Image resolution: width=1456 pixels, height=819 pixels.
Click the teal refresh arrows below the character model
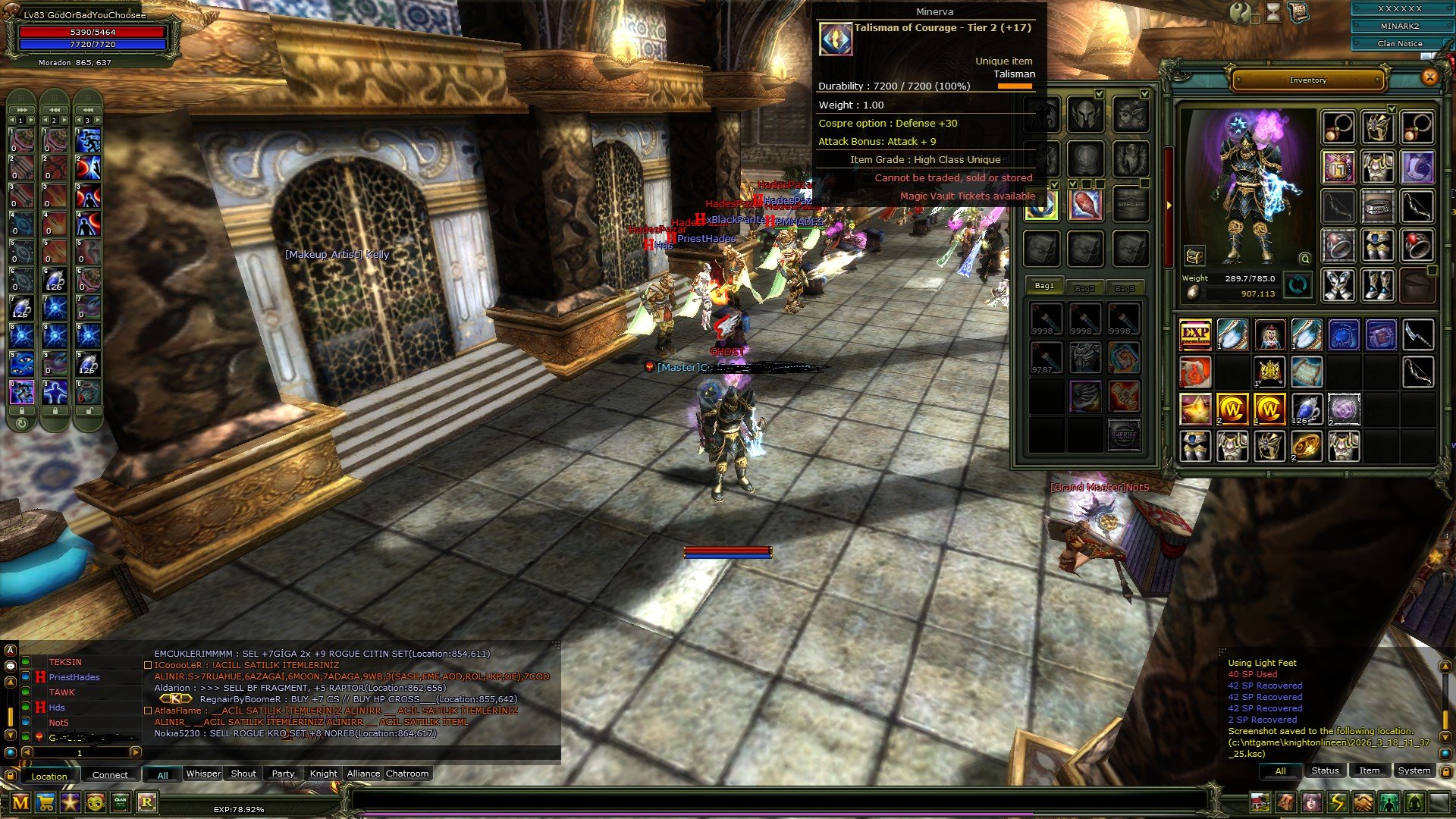click(x=1297, y=286)
